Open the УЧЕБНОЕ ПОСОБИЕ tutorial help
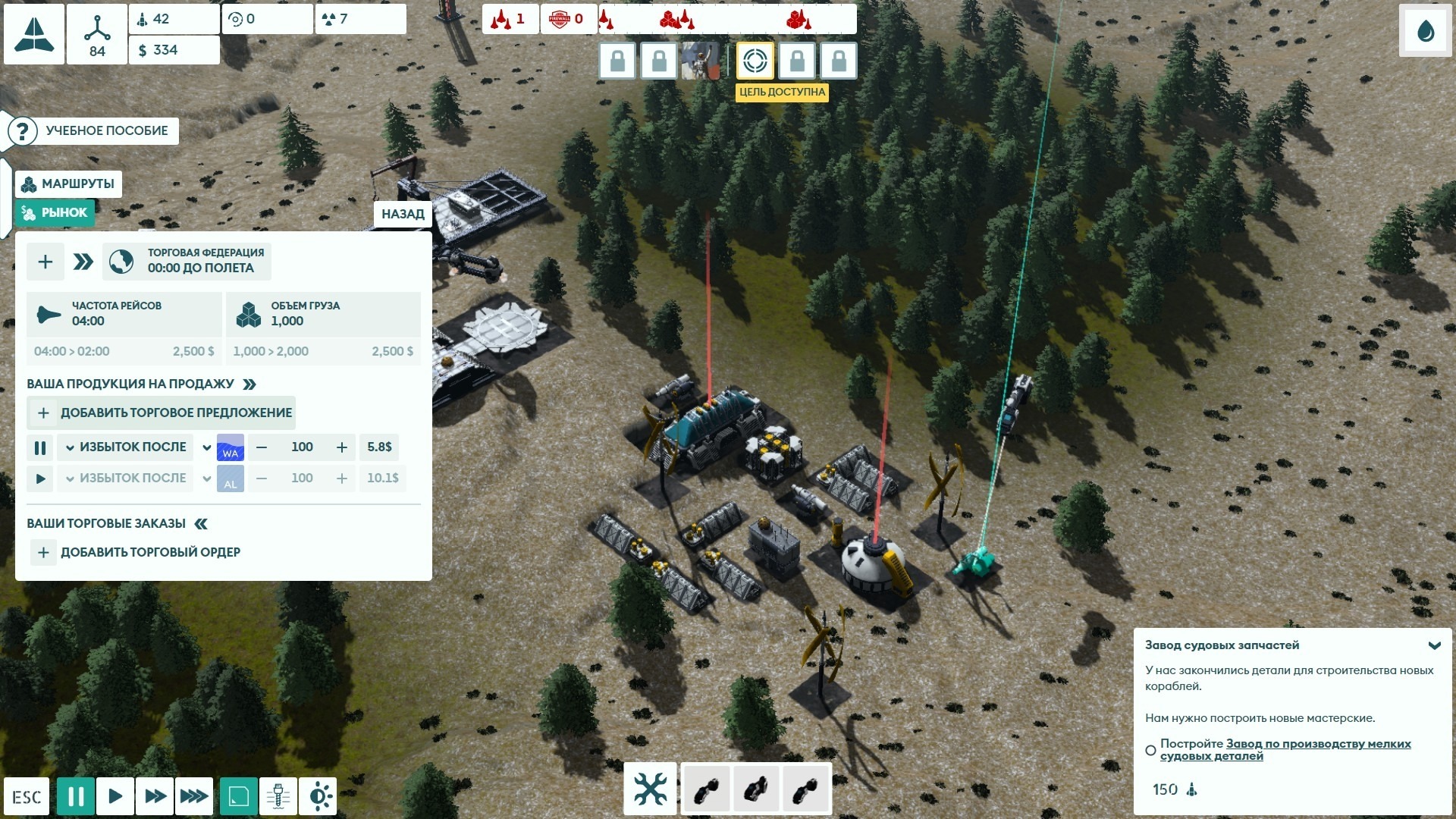 [93, 130]
